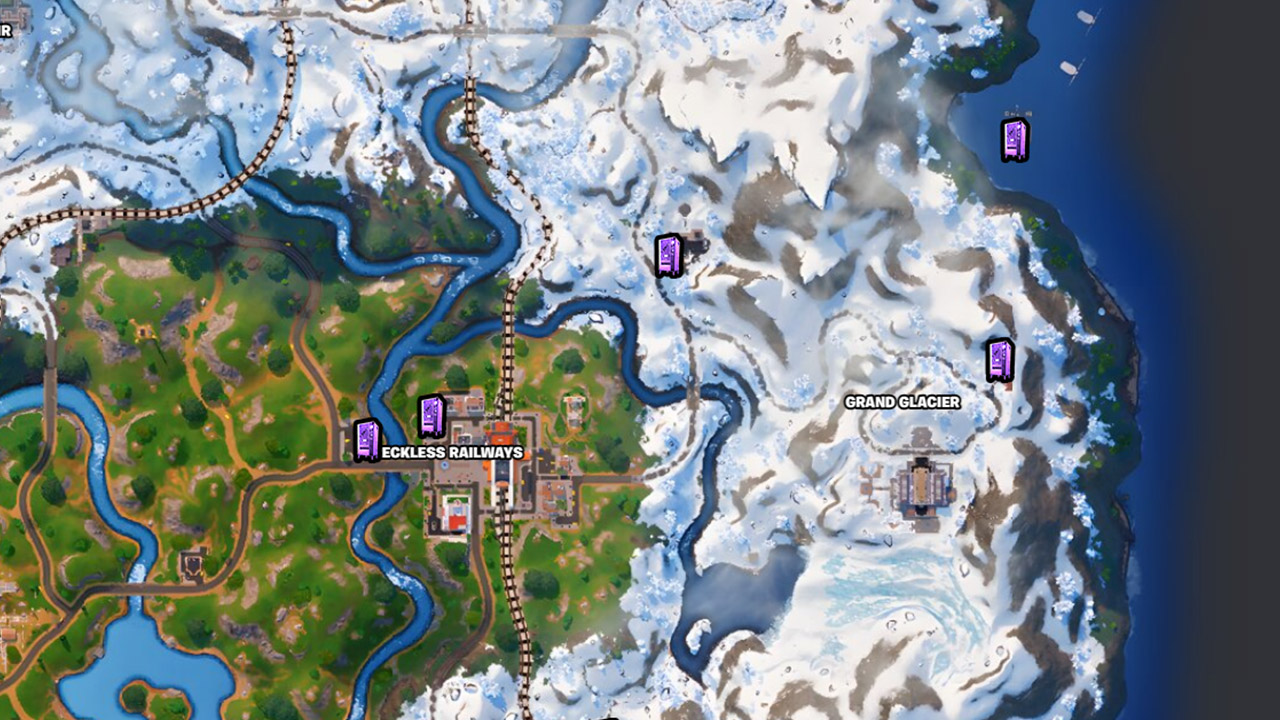Select the vending machine marker near Eckless Railways

click(x=429, y=414)
